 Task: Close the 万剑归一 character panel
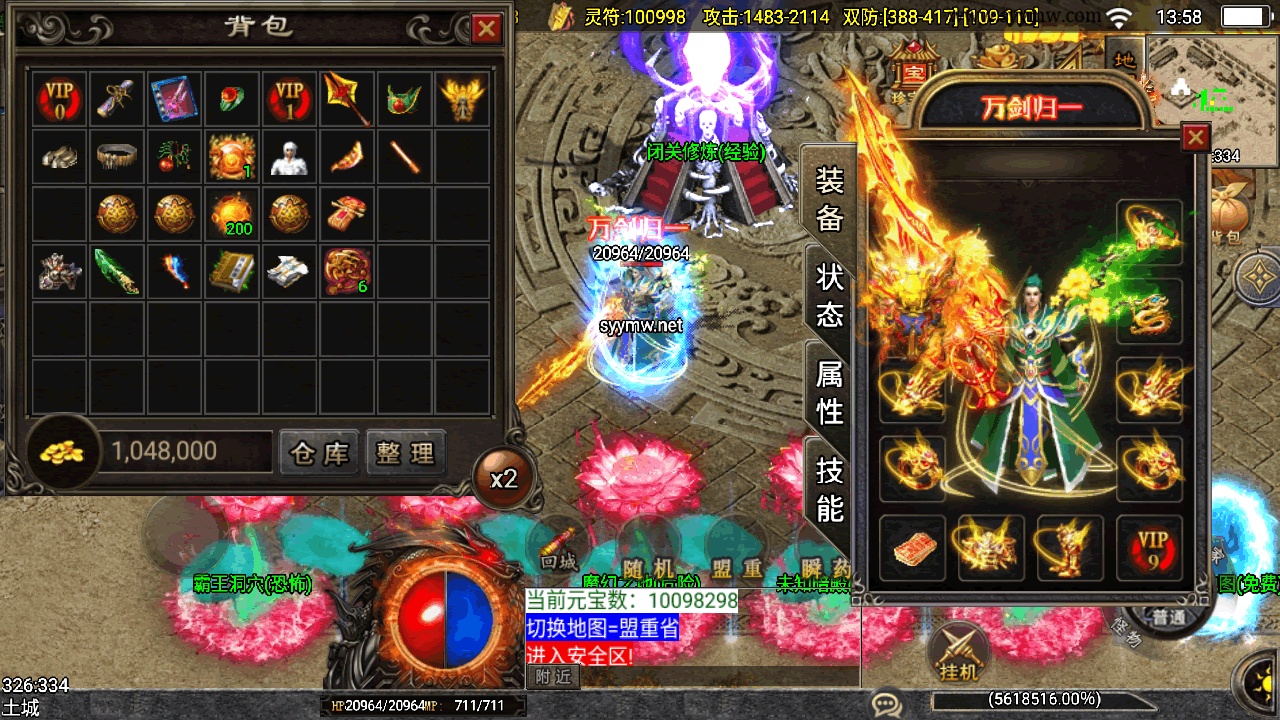click(1195, 138)
